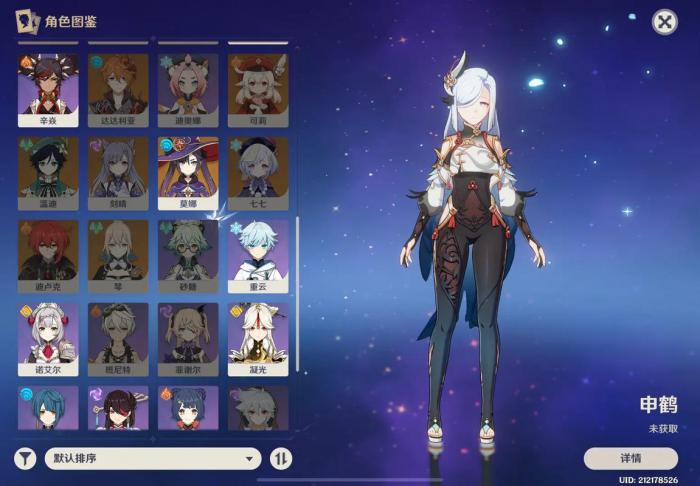
Task: Show the 砂糖 character card
Action: point(188,255)
